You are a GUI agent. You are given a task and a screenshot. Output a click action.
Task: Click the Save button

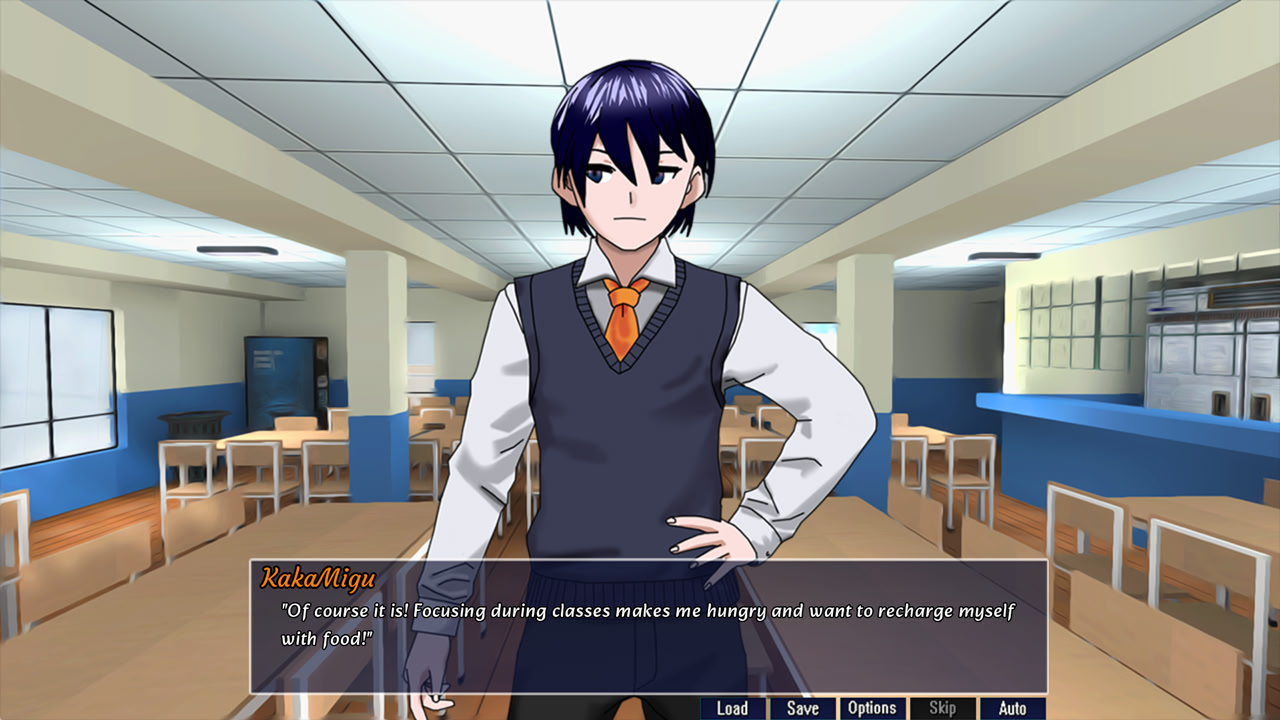click(x=802, y=708)
